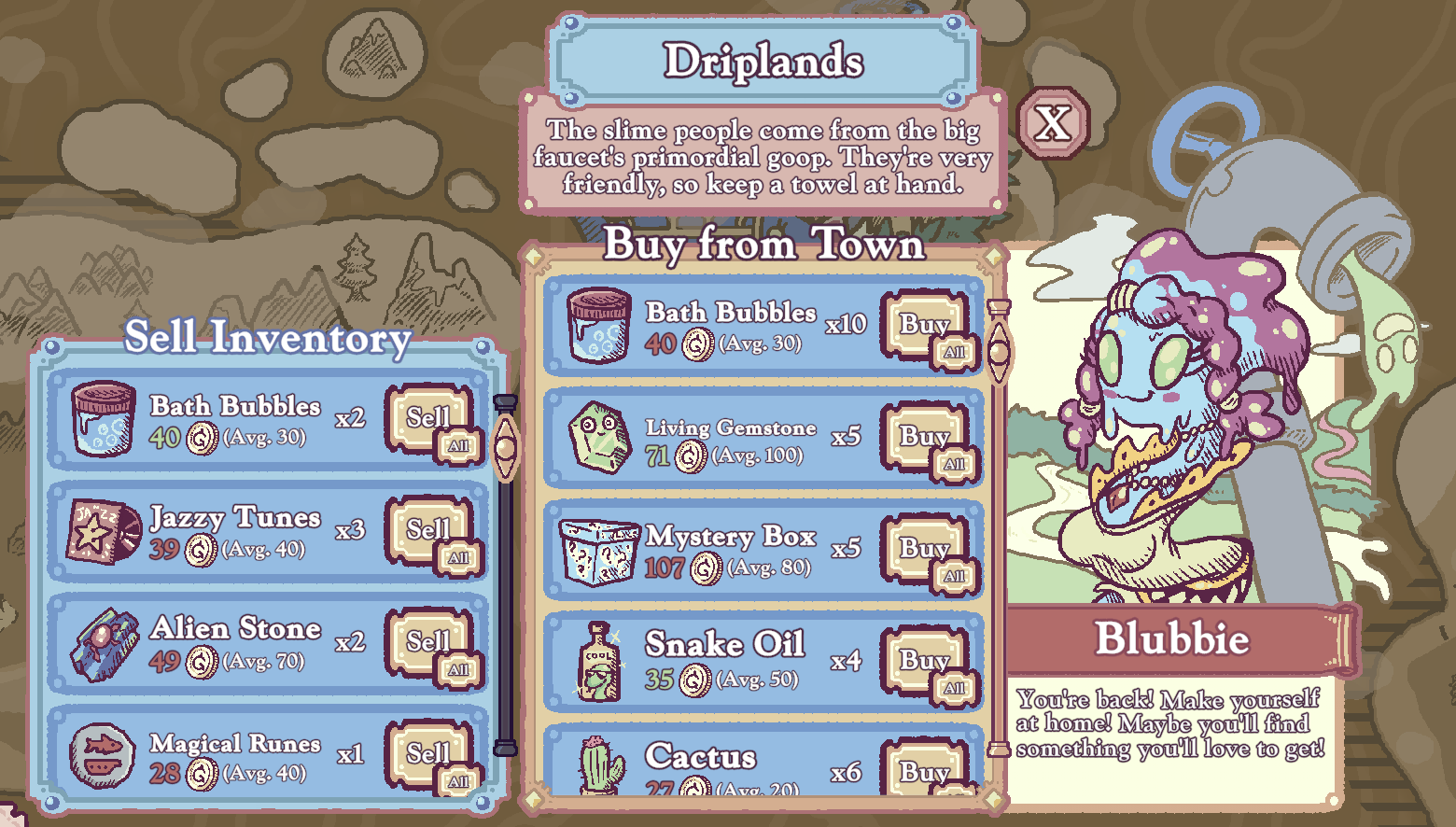Click the Buy from Town scrollbar handle
The height and width of the screenshot is (827, 1456).
coord(999,351)
